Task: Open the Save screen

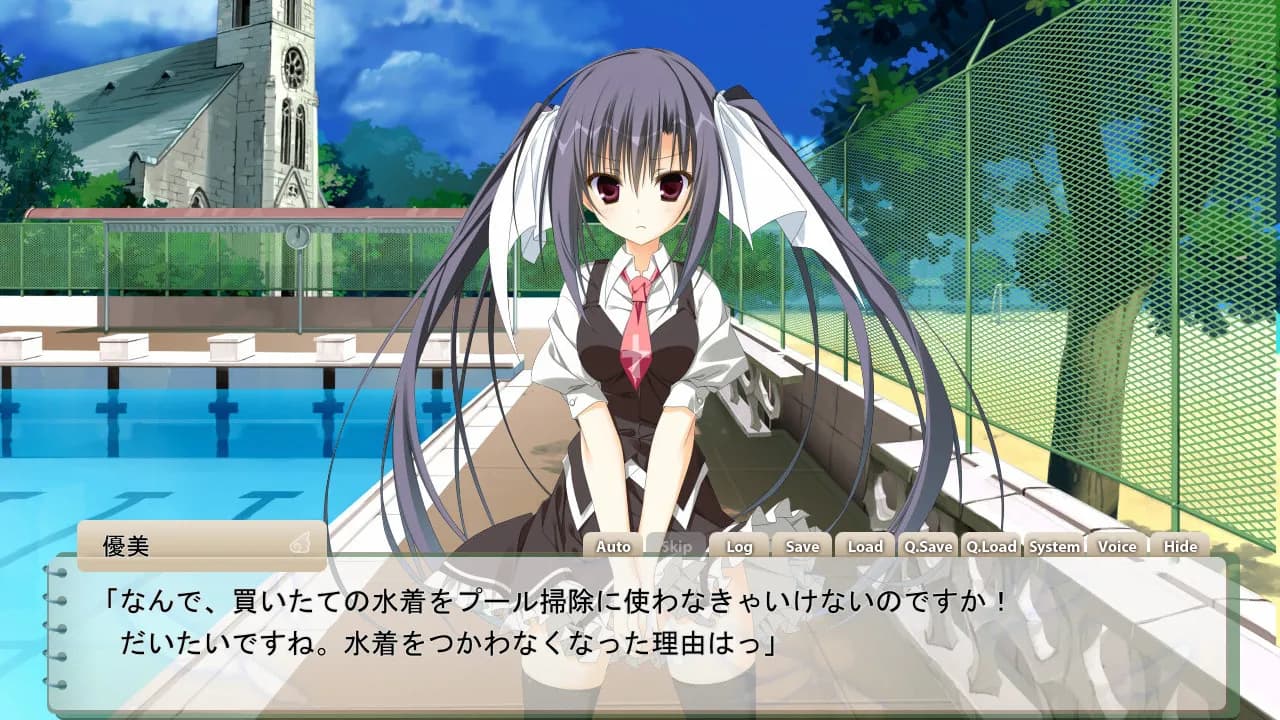Action: pos(802,547)
